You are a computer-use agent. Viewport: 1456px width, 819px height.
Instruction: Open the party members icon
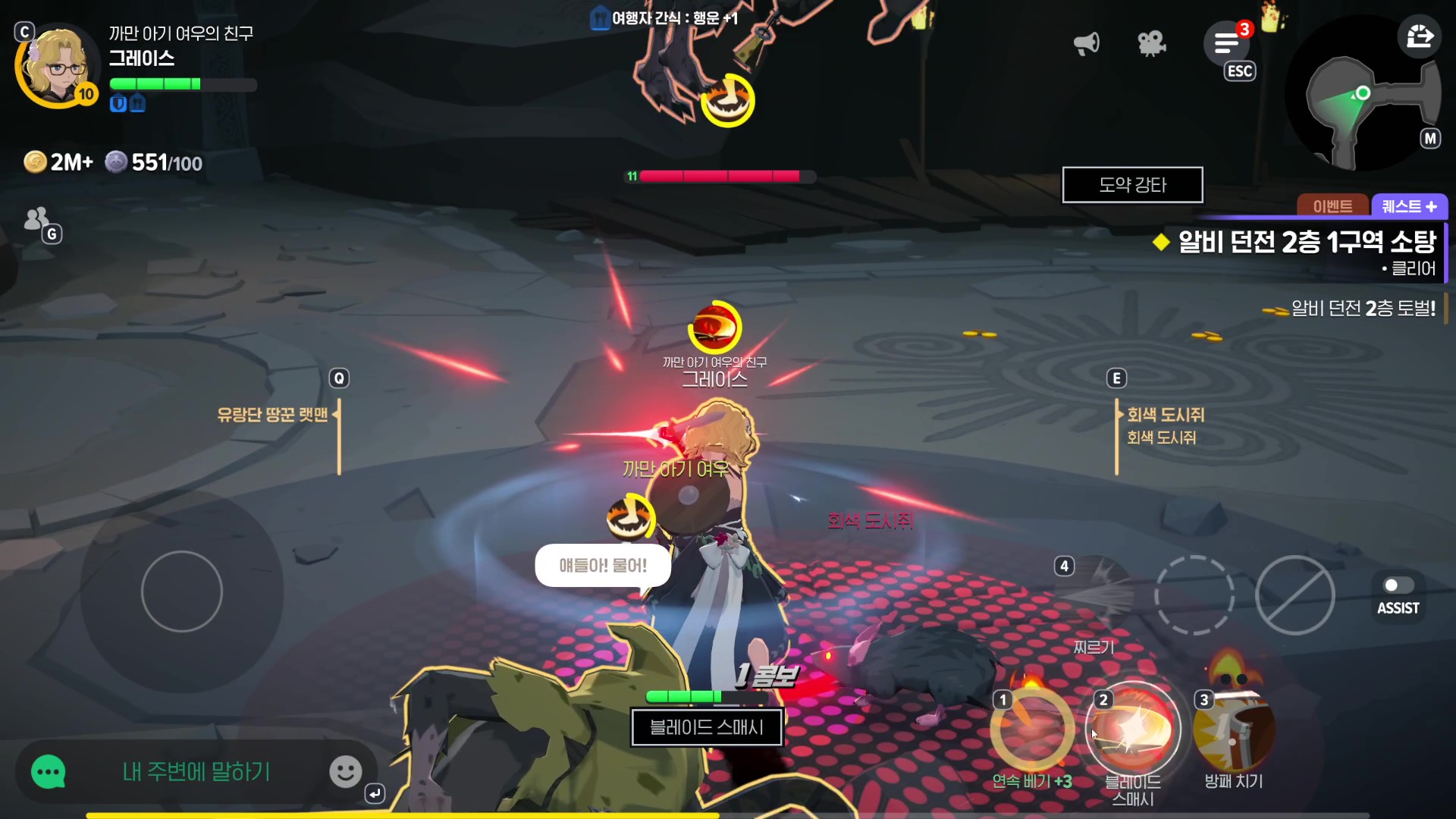point(36,219)
